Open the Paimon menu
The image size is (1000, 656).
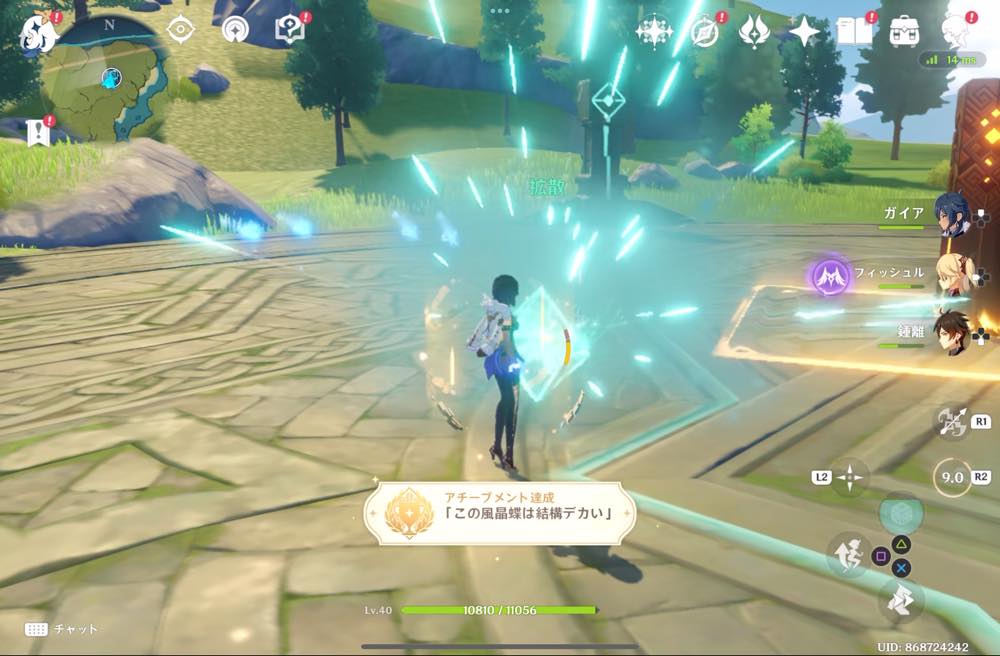click(x=38, y=33)
